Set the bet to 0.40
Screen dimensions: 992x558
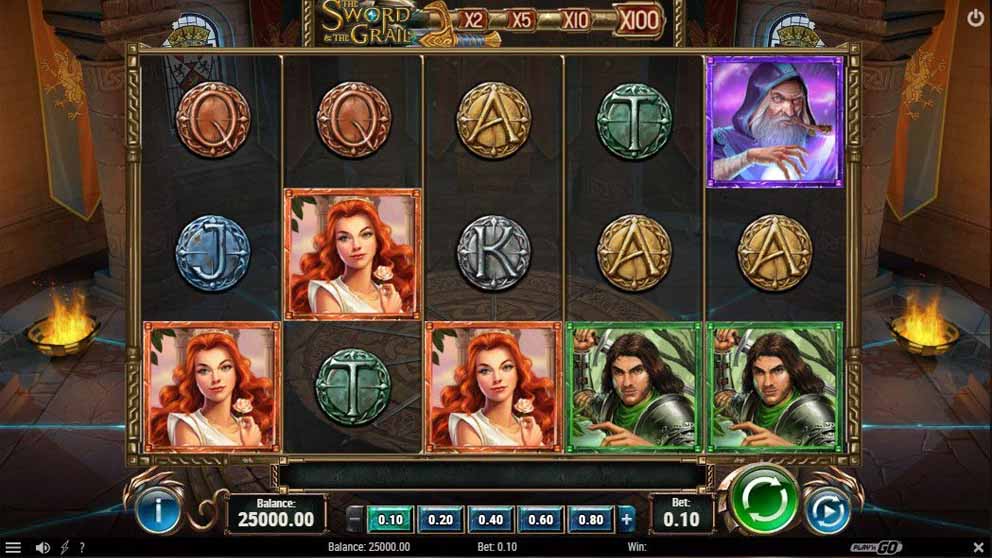[x=490, y=519]
